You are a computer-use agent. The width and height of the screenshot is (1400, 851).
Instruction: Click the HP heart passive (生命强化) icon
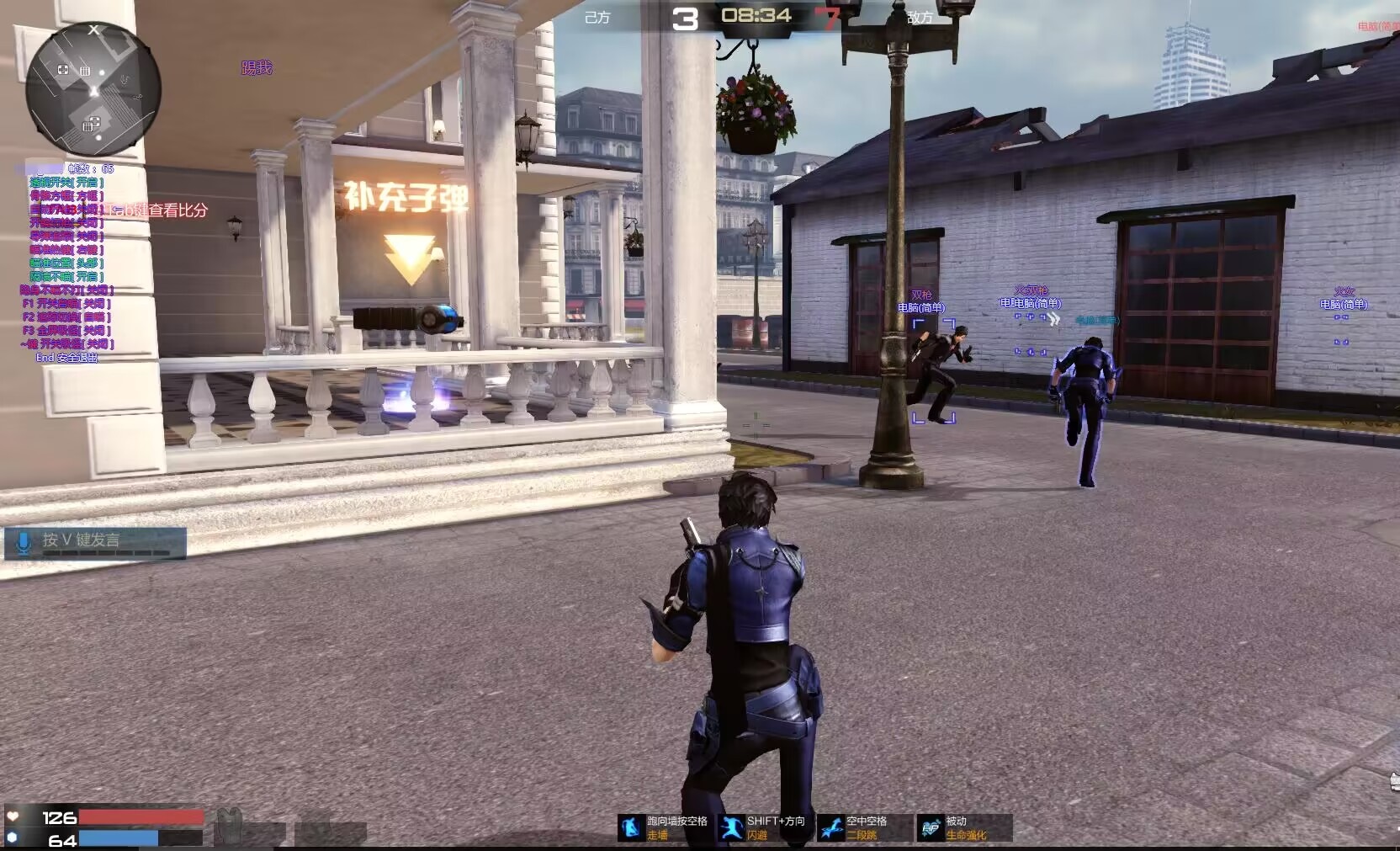tap(931, 827)
